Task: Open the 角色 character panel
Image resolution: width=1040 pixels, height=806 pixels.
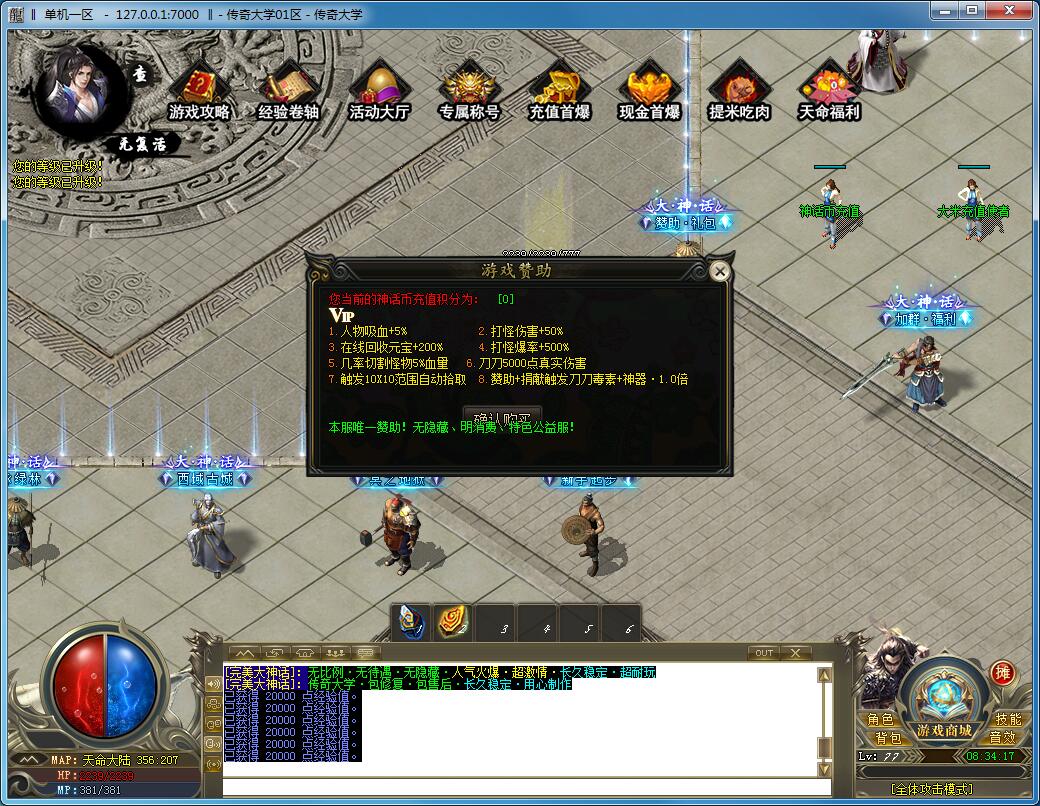Action: tap(881, 720)
